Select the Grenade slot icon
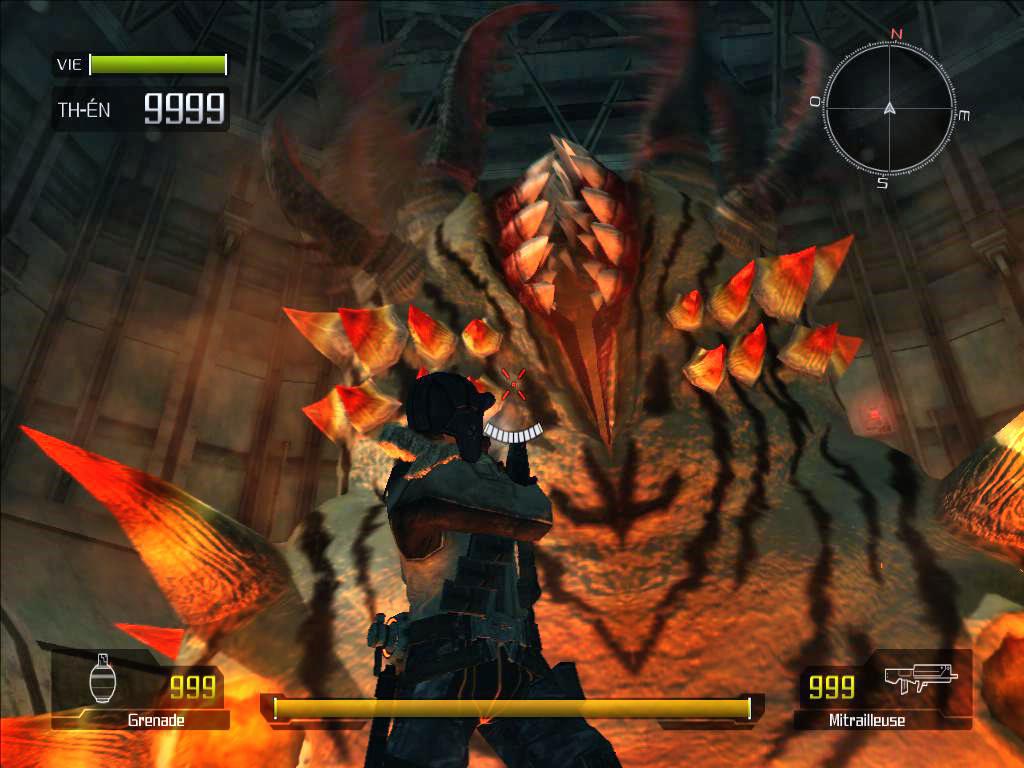The image size is (1024, 768). [103, 680]
